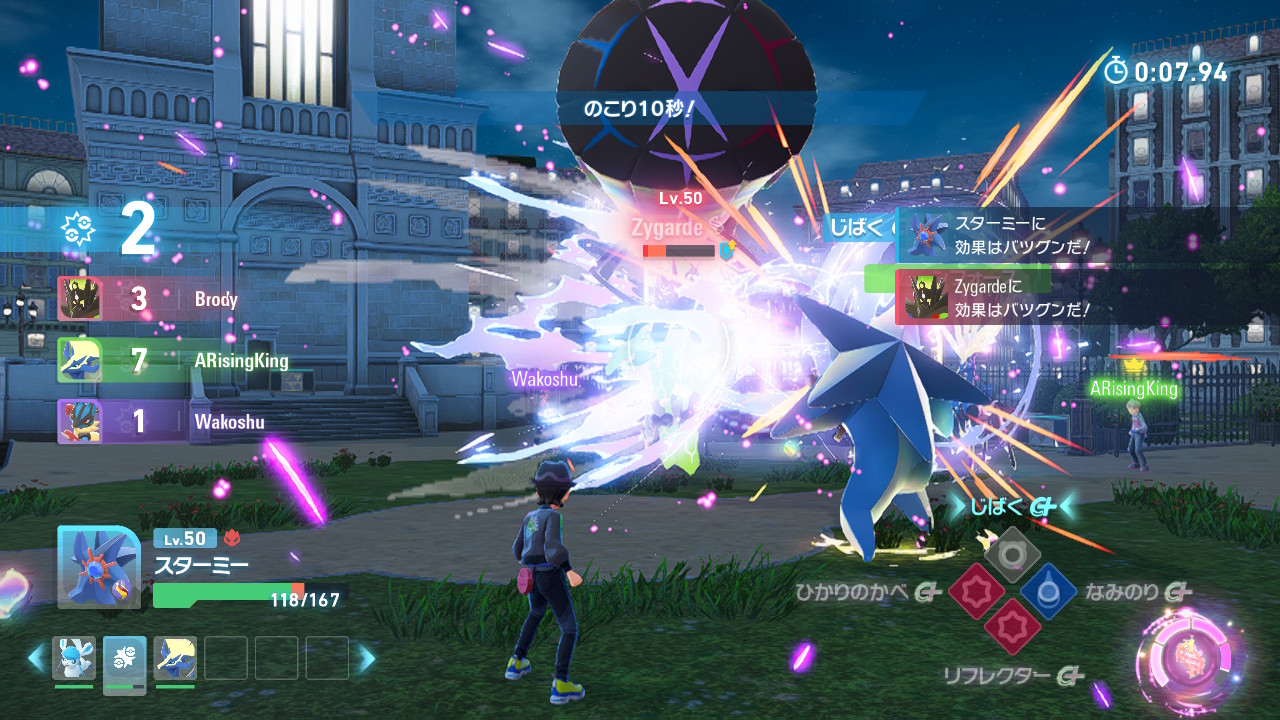The width and height of the screenshot is (1280, 720).
Task: Click the right arrow of the party bar
Action: coord(367,658)
